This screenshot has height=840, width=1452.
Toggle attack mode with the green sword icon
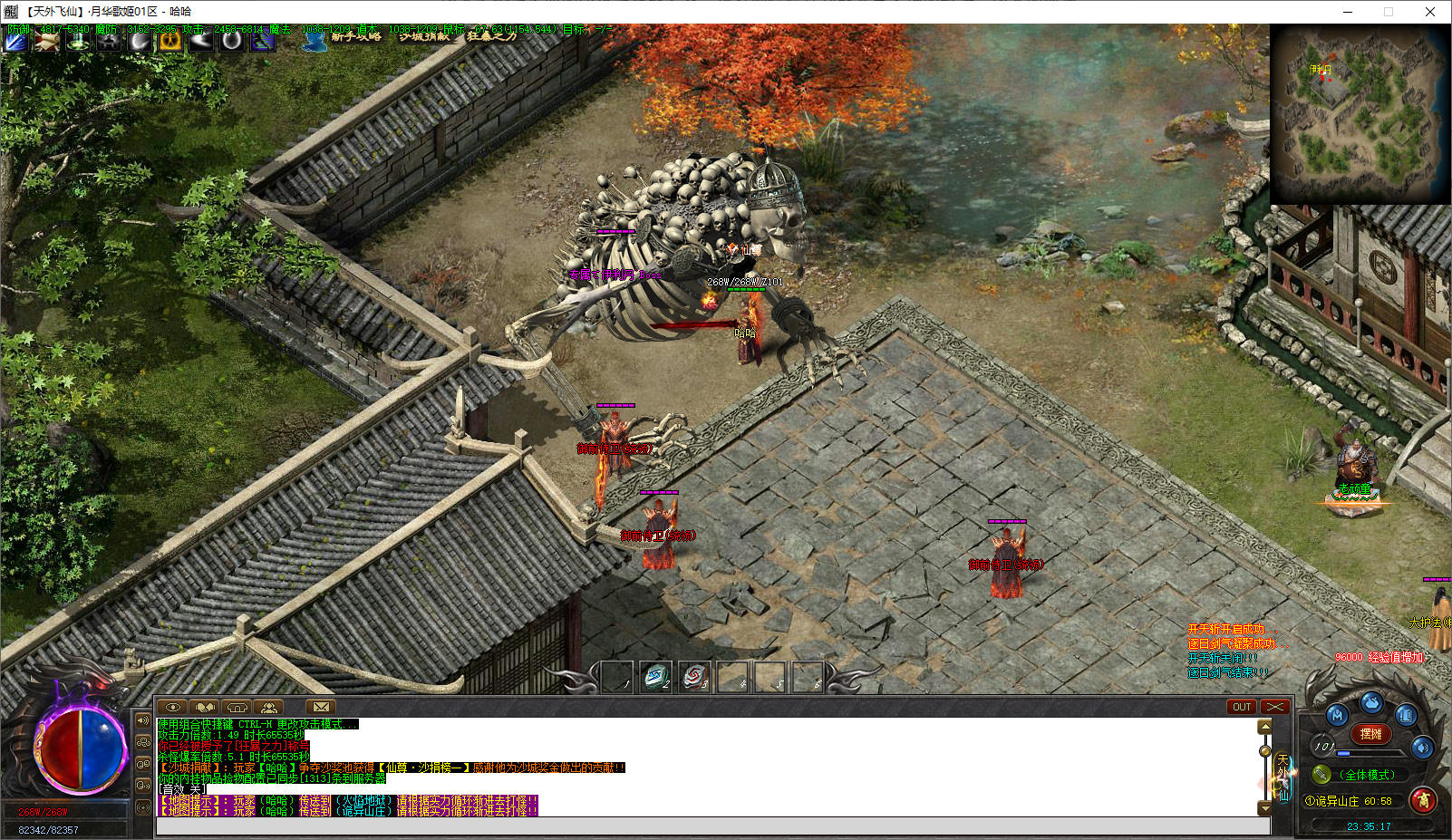click(1322, 775)
